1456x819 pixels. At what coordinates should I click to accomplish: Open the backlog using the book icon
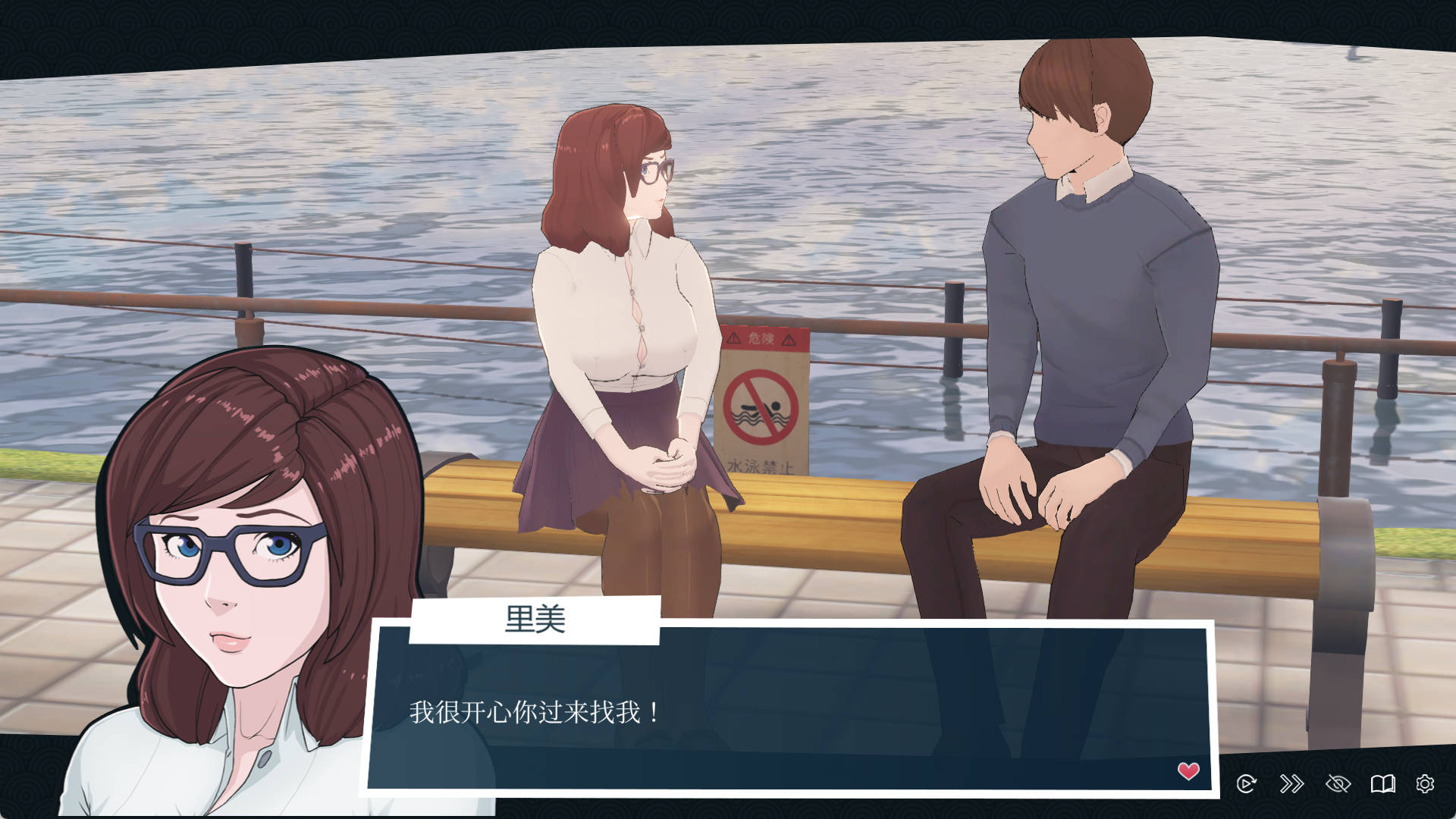pos(1384,783)
